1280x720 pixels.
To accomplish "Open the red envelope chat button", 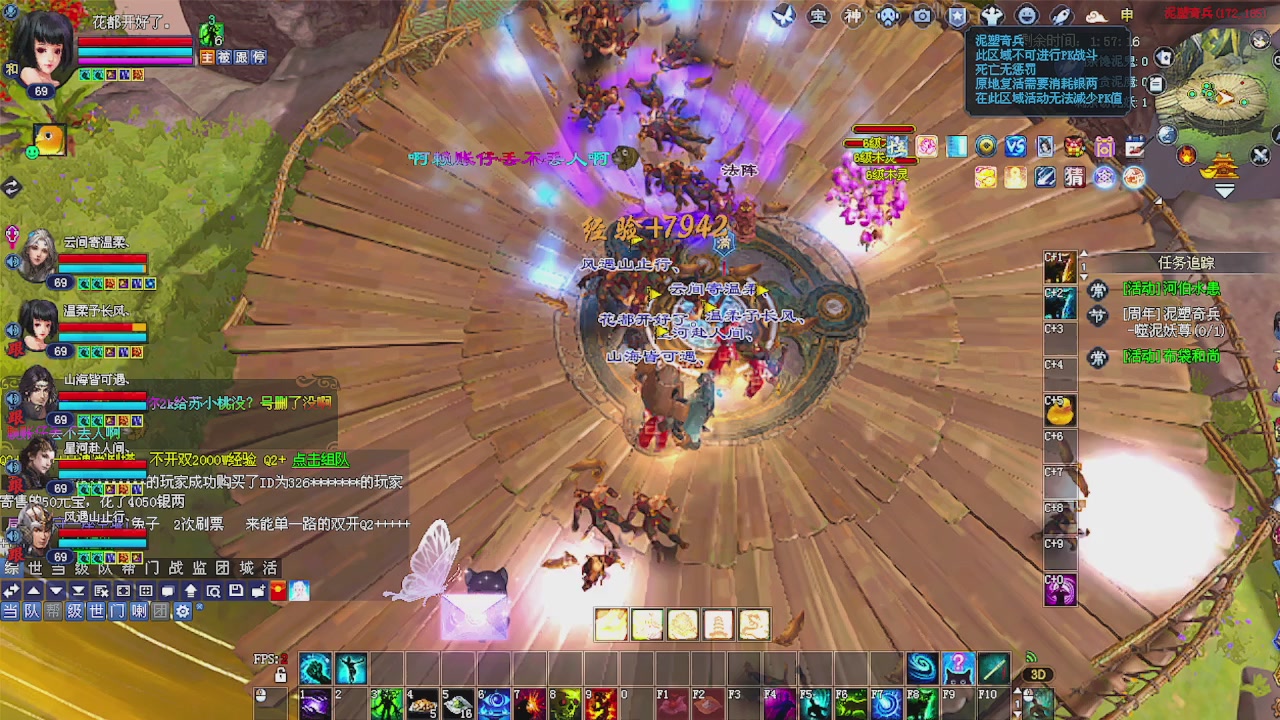I will [279, 591].
